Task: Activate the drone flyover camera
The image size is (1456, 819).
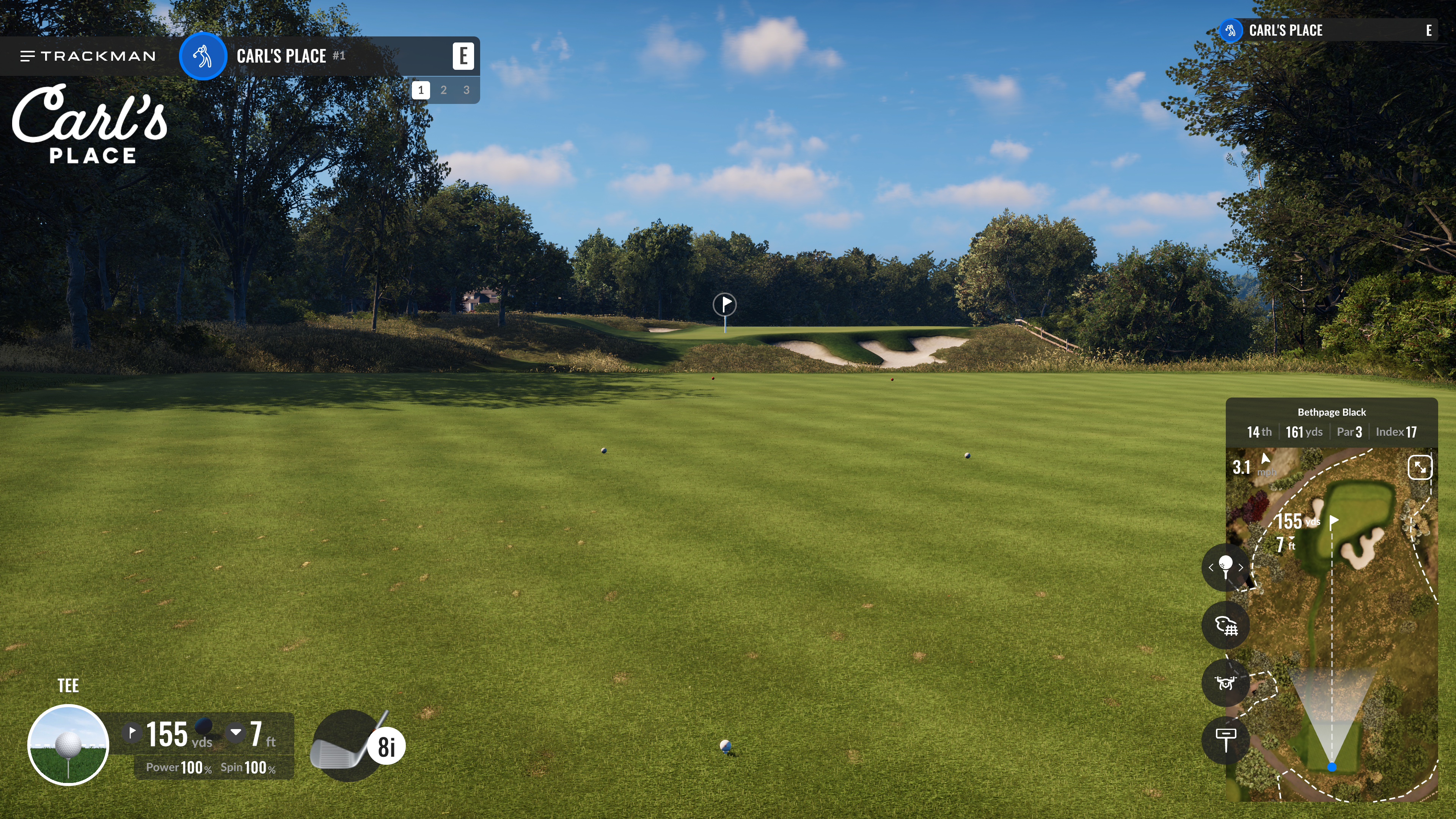Action: [1225, 683]
